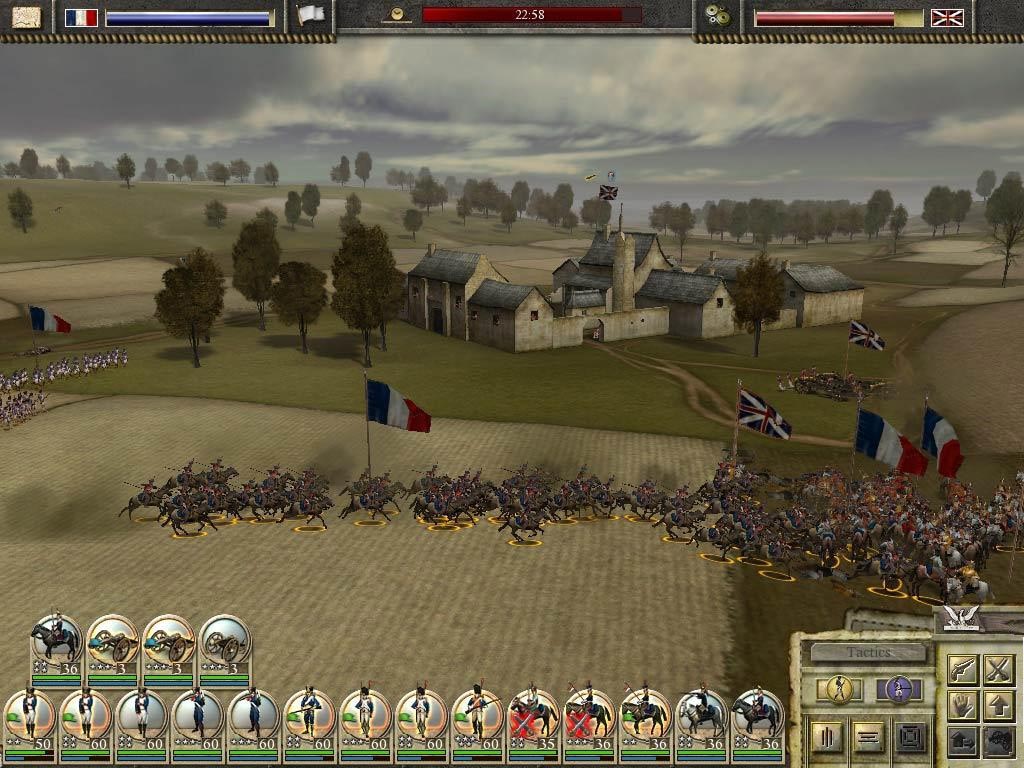Open the gears options button
This screenshot has height=768, width=1024.
coord(717,17)
